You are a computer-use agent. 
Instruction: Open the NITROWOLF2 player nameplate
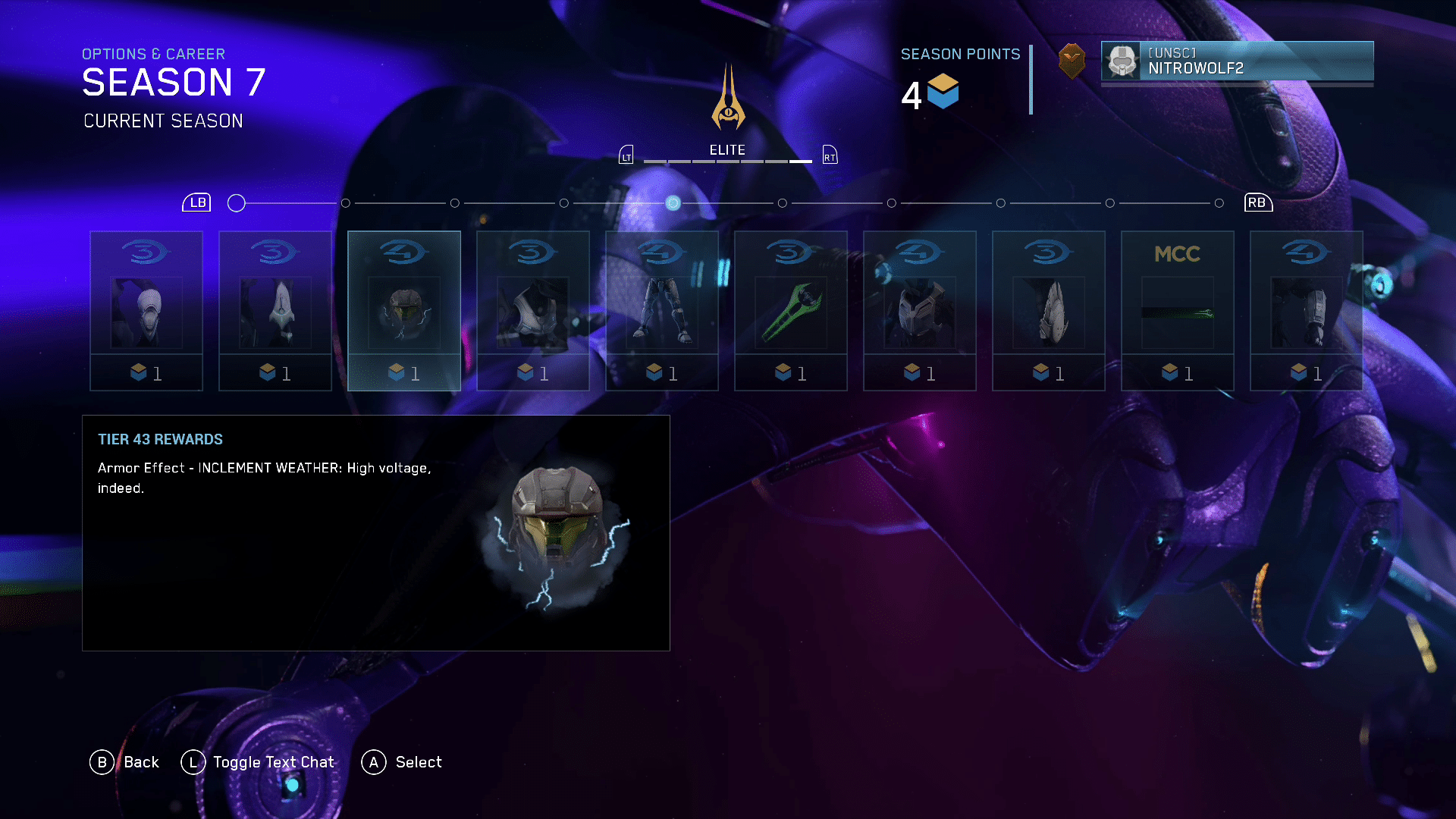(x=1237, y=61)
